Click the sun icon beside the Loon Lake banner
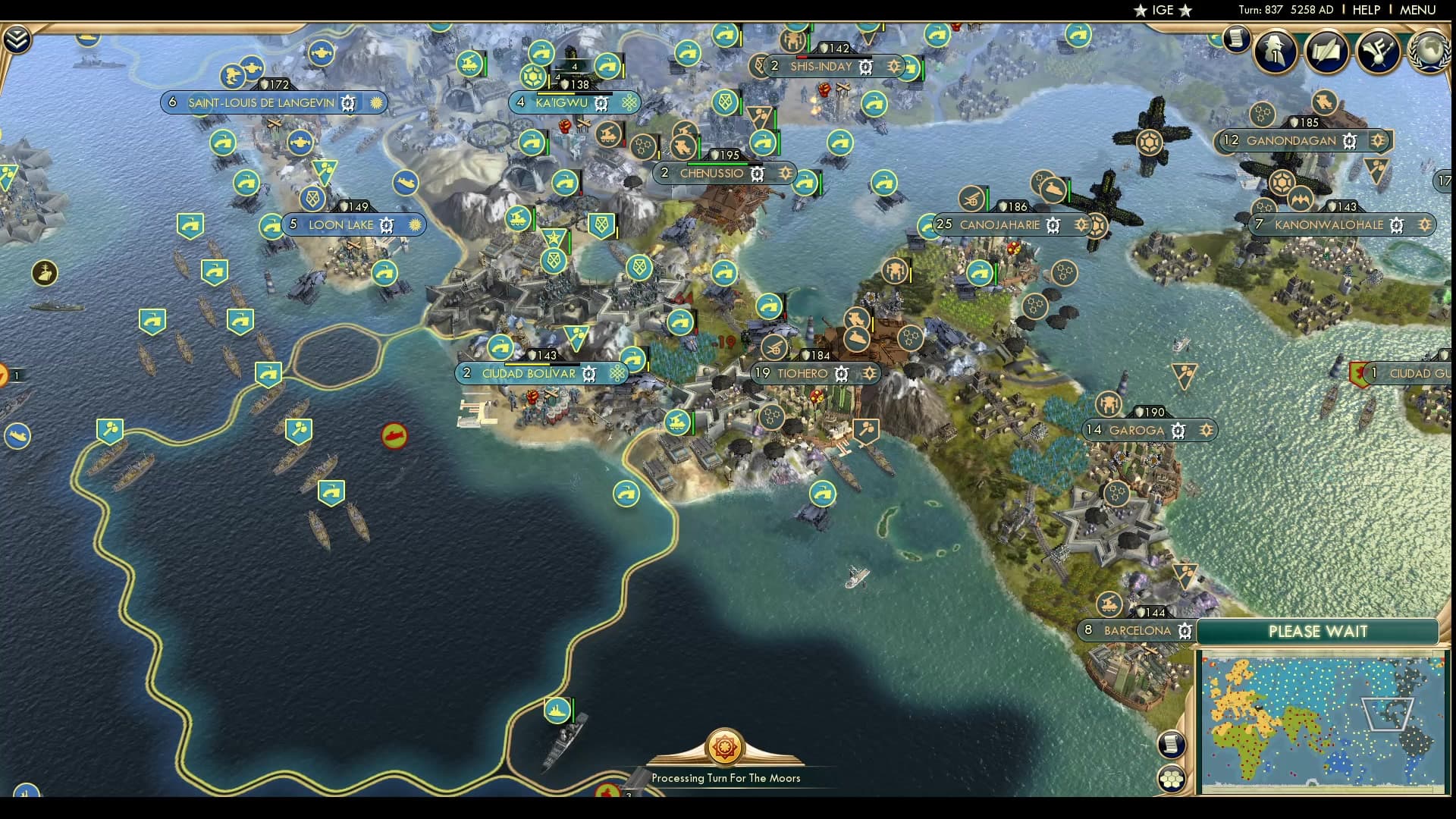Image resolution: width=1456 pixels, height=819 pixels. point(413,224)
